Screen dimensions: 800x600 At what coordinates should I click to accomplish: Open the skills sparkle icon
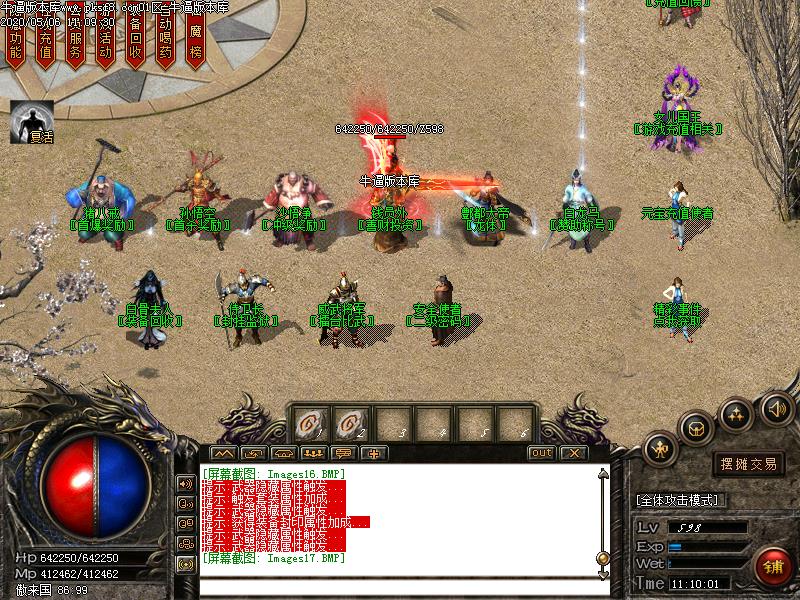pos(736,414)
